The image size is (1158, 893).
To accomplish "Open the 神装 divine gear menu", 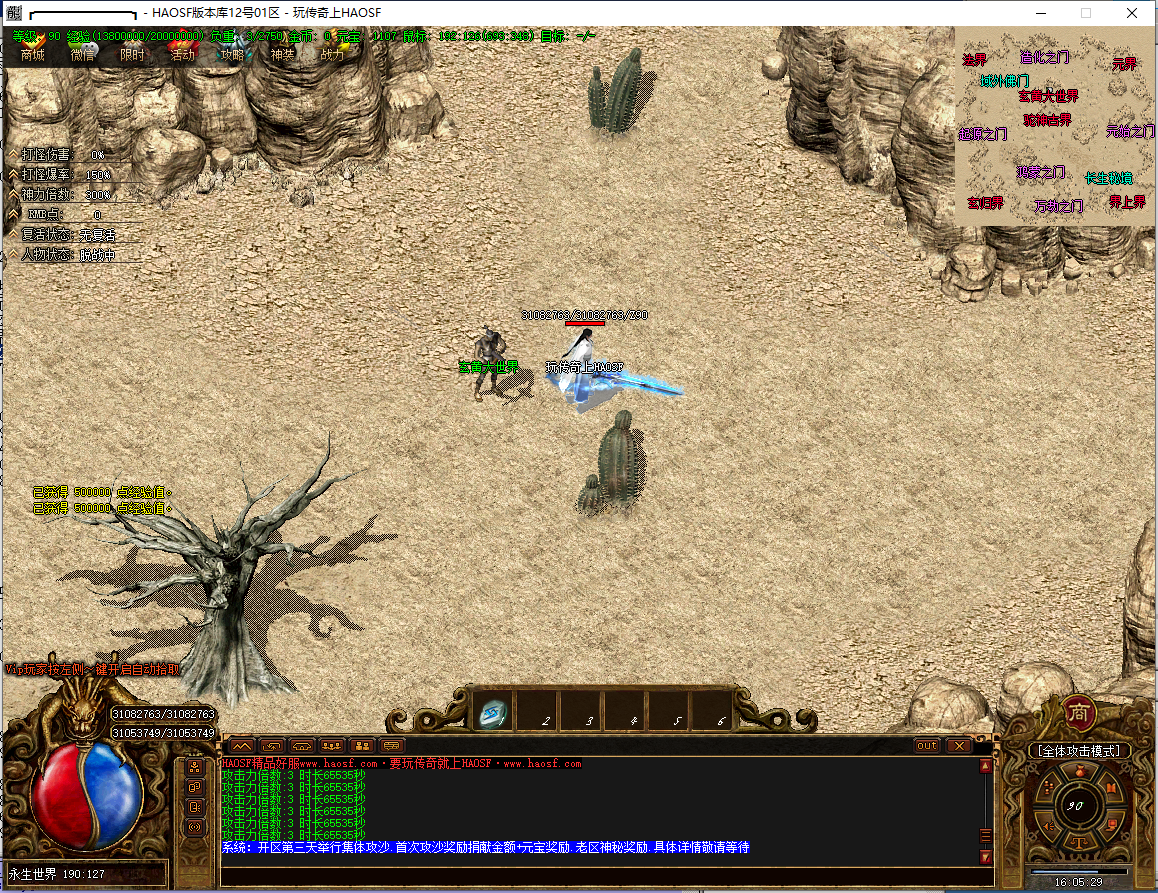I will click(x=283, y=54).
